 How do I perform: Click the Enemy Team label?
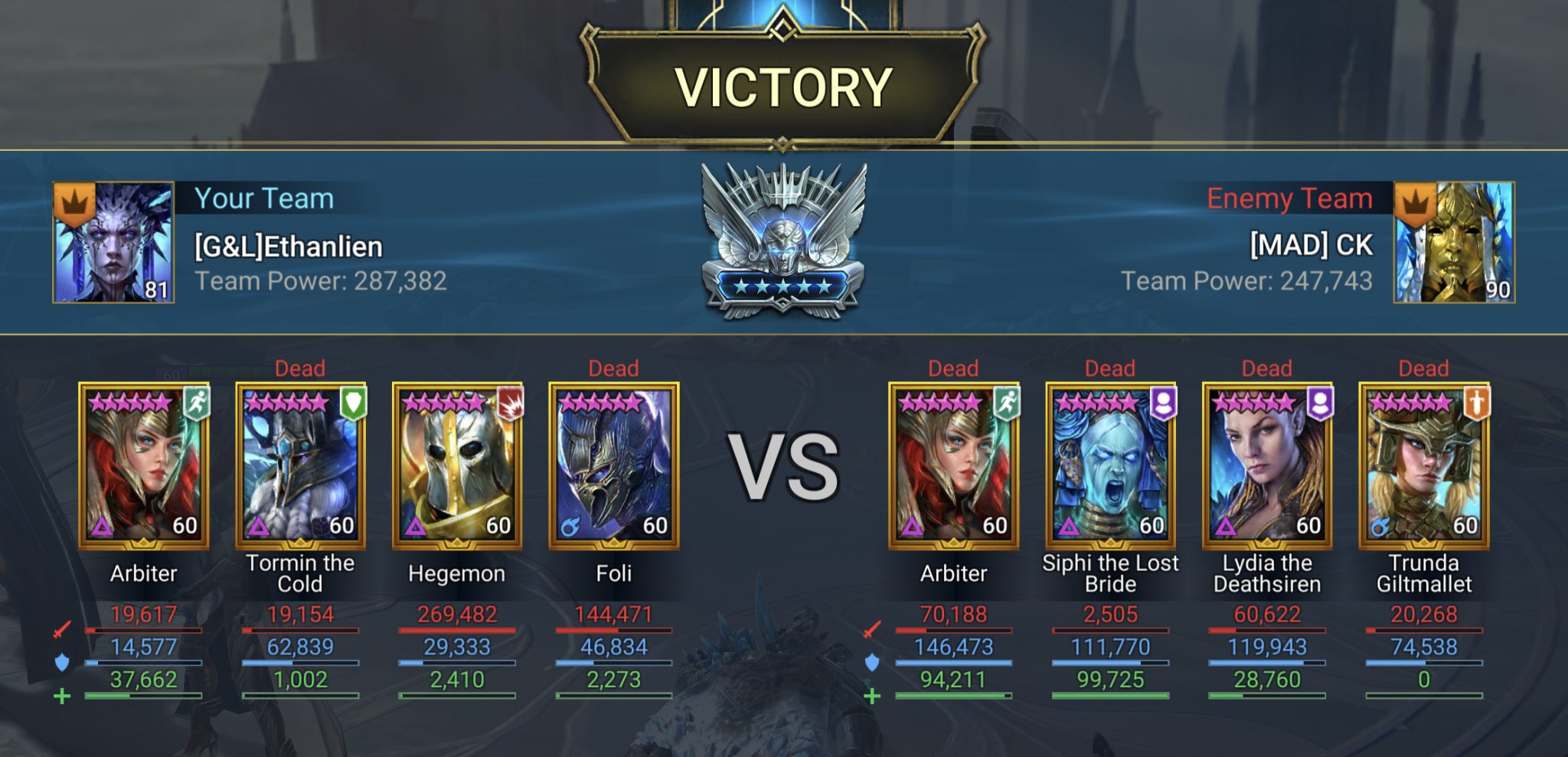1292,199
